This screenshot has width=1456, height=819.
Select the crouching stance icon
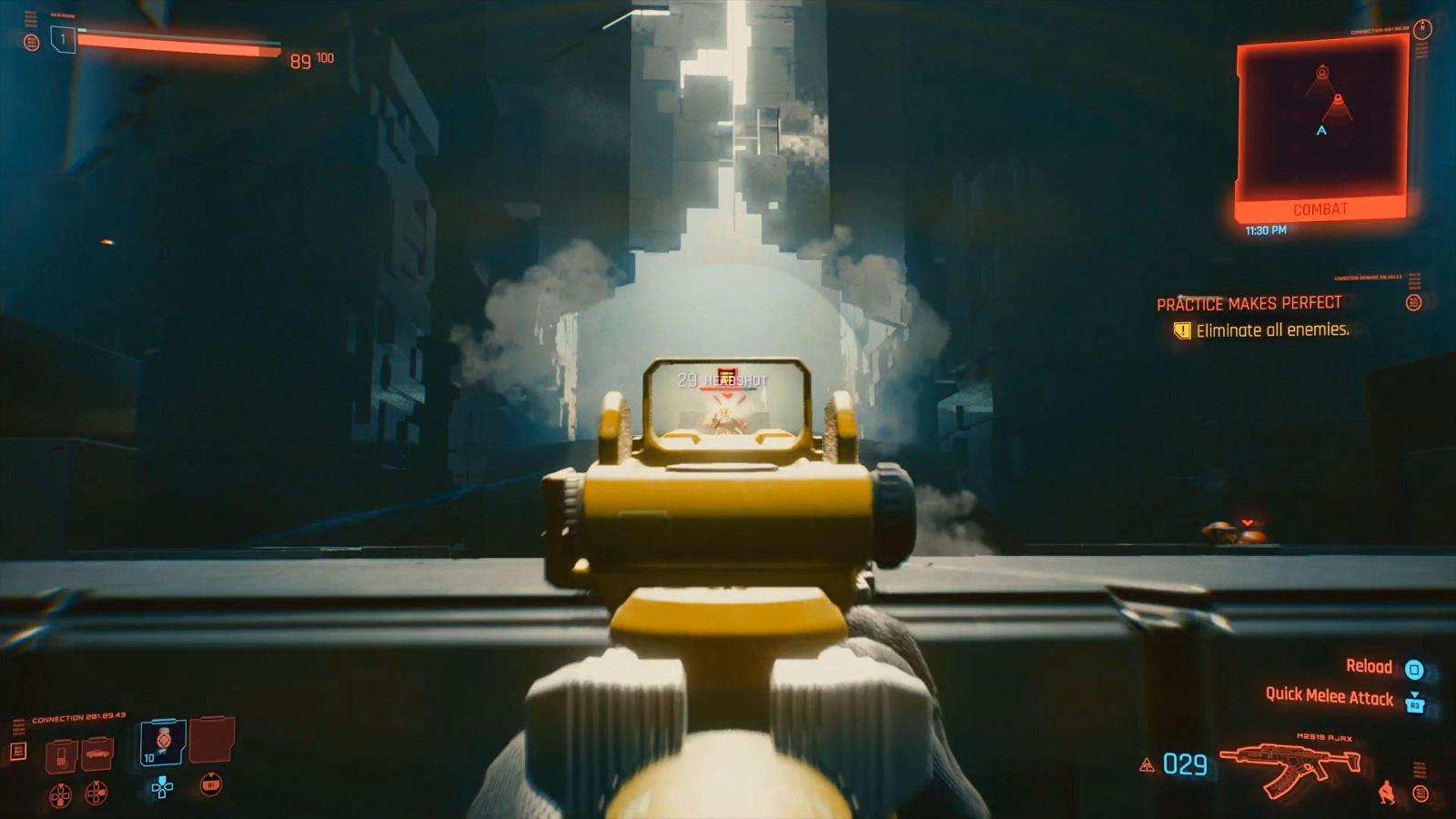click(x=1387, y=792)
